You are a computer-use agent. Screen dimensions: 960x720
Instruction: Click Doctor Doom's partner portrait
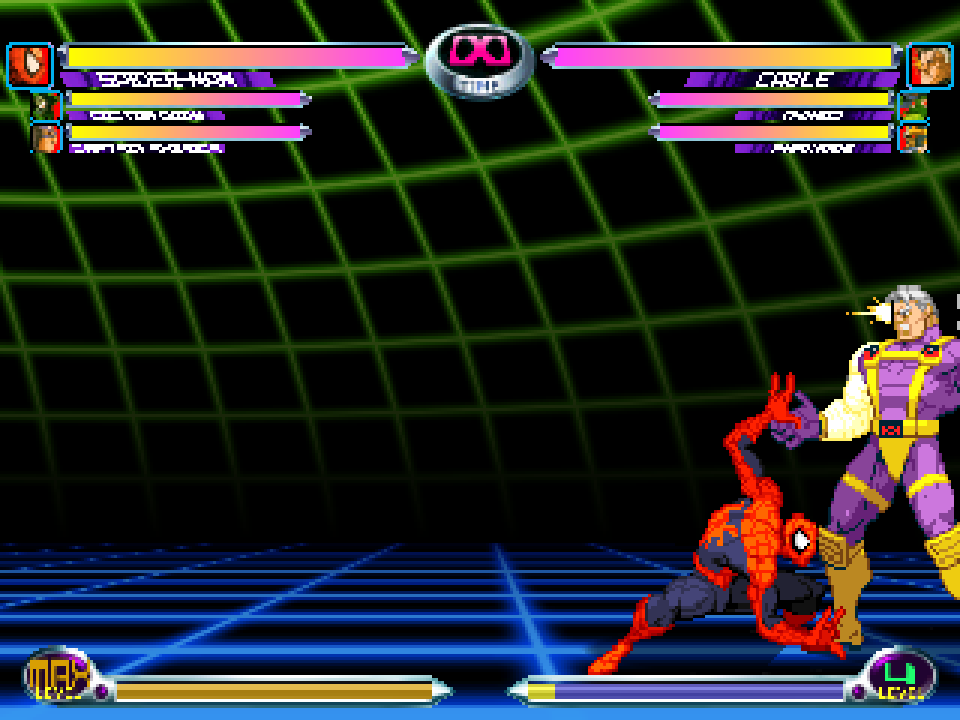(46, 106)
